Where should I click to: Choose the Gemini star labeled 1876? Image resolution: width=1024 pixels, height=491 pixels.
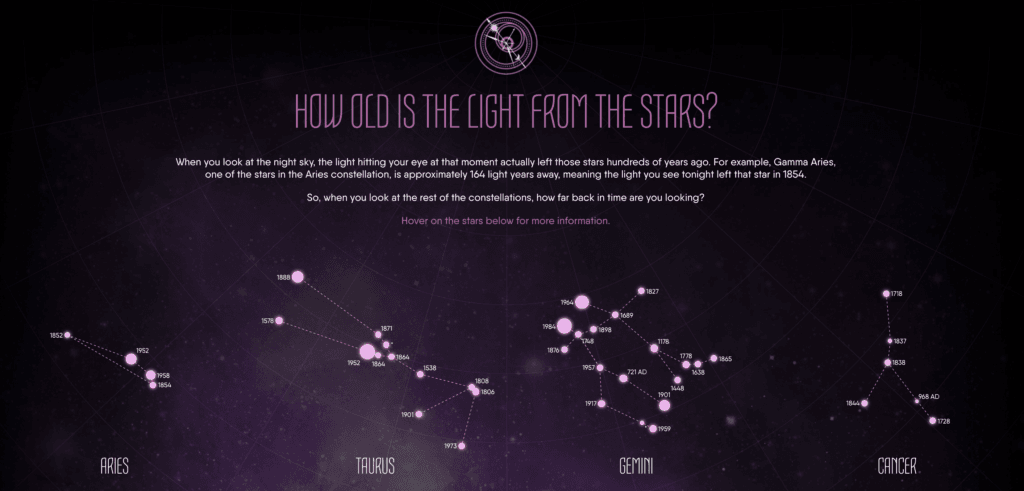tap(565, 350)
